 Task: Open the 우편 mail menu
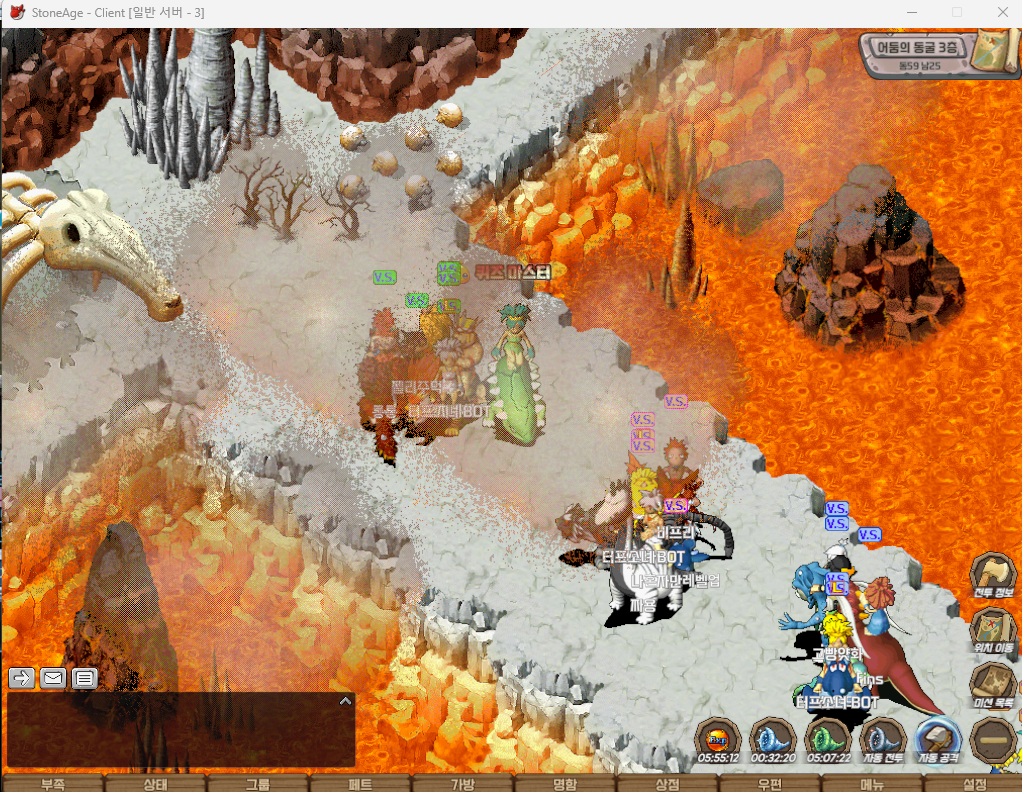769,785
